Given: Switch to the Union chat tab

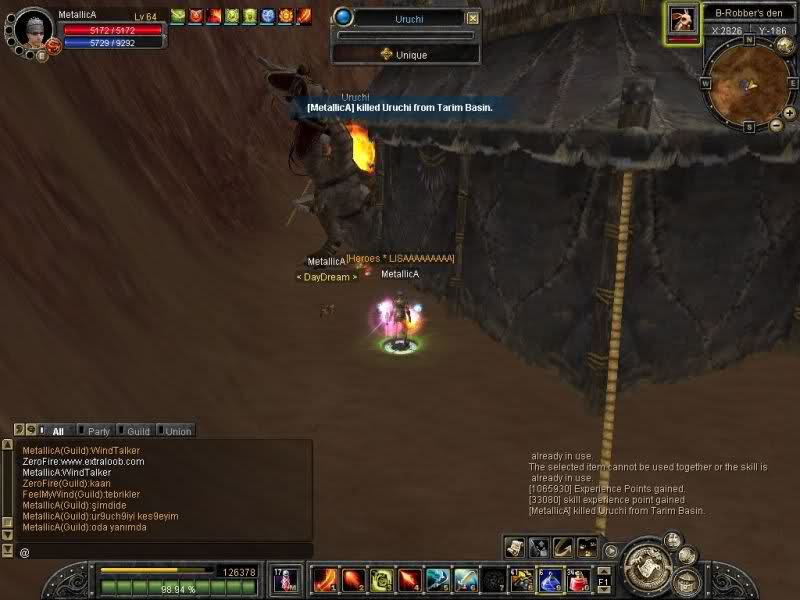Looking at the screenshot, I should pyautogui.click(x=178, y=431).
